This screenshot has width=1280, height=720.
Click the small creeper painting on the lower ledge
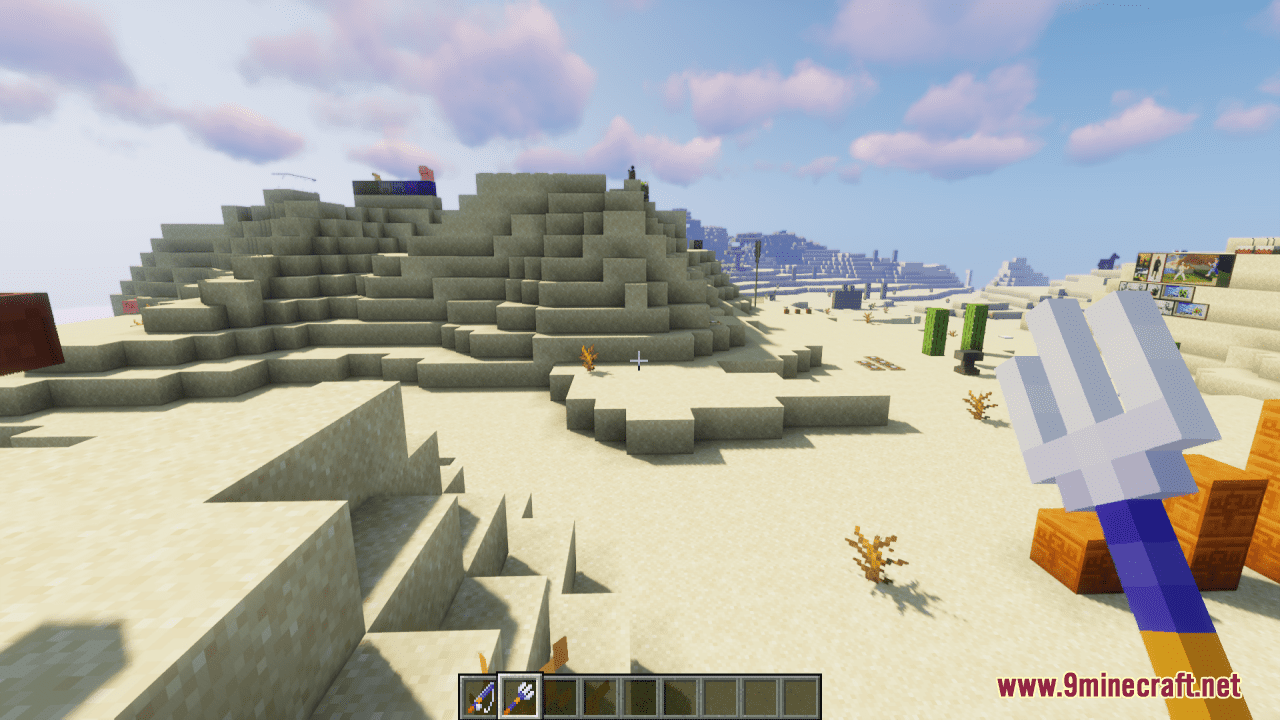(1177, 292)
